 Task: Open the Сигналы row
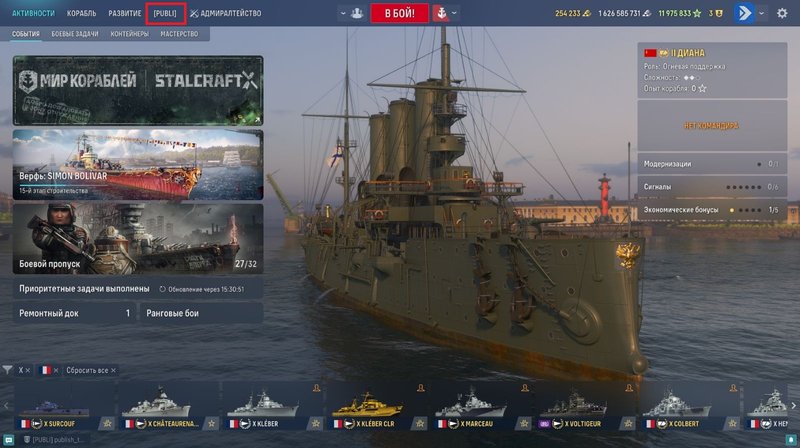711,187
